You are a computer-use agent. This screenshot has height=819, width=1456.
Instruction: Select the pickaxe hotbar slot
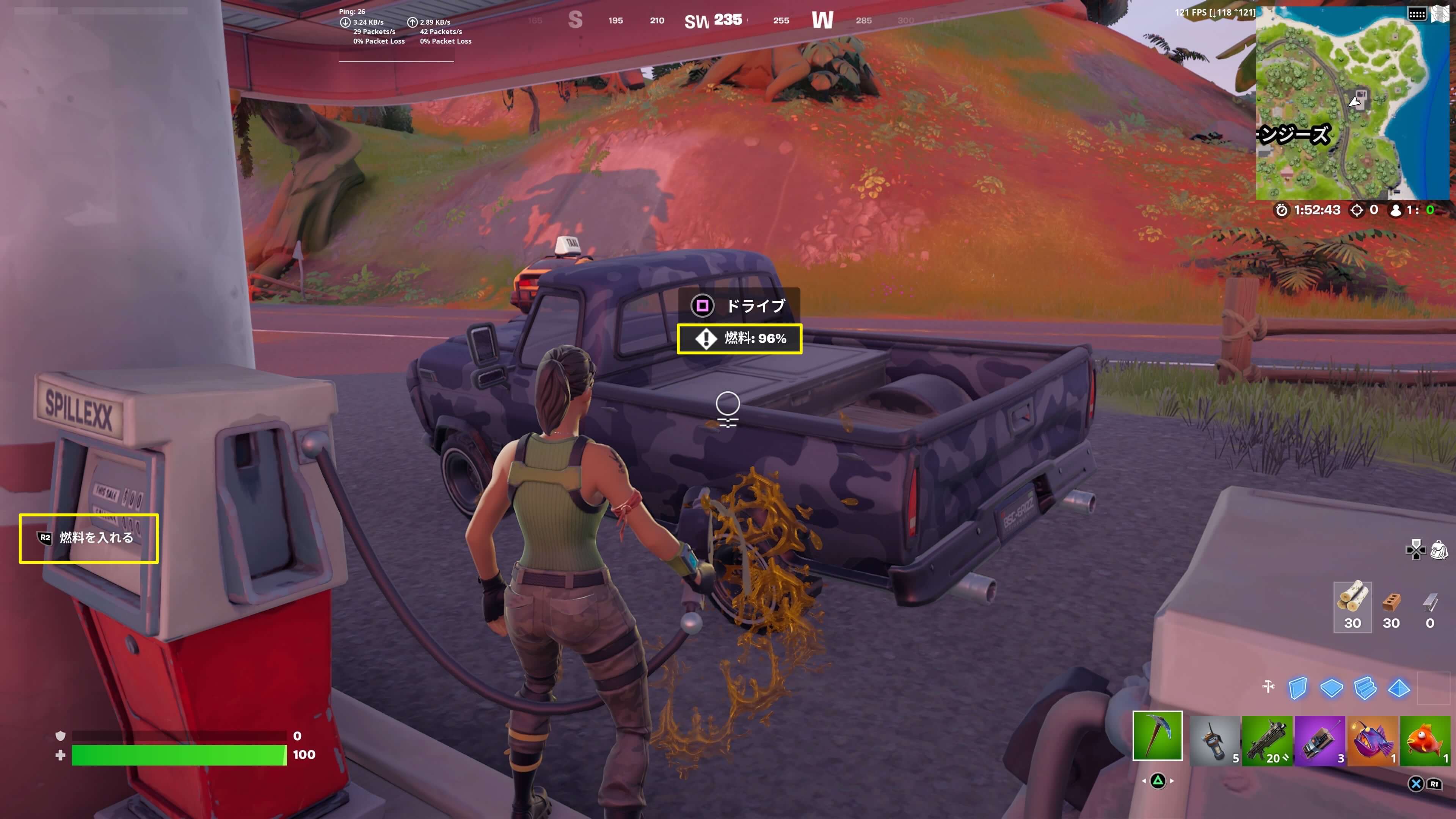[x=1157, y=735]
